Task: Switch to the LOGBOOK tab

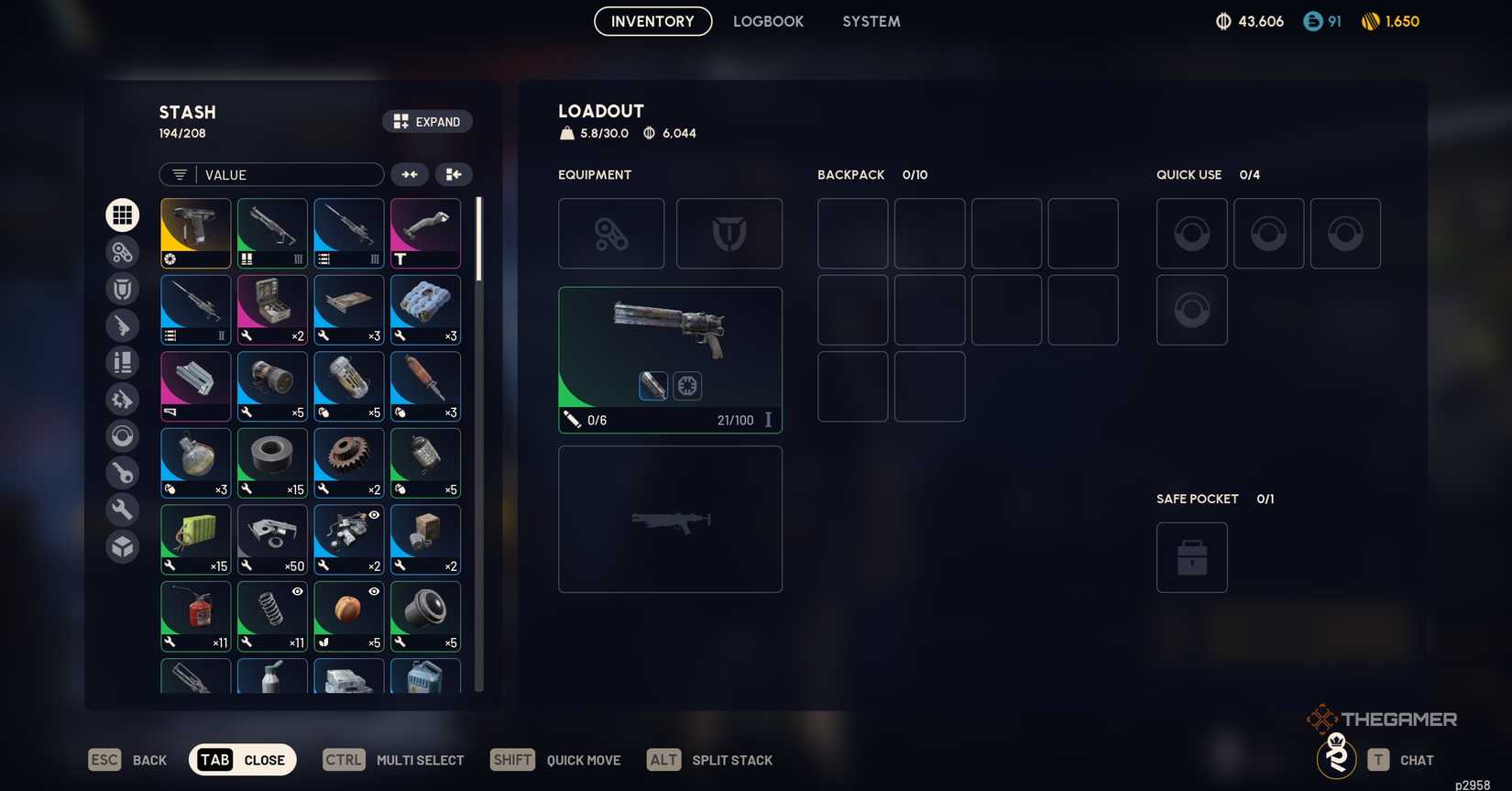Action: 768,21
